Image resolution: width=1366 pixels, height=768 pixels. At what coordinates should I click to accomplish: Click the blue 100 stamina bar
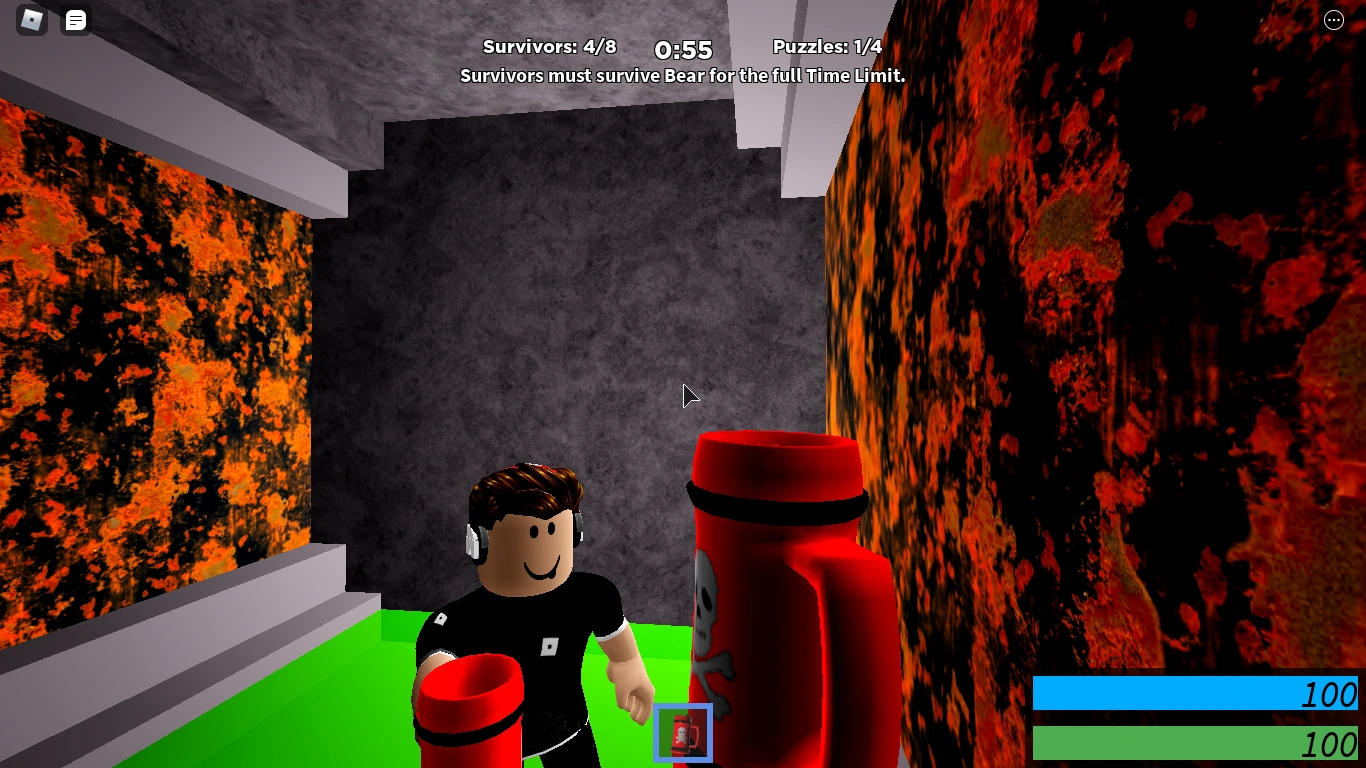tap(1195, 694)
